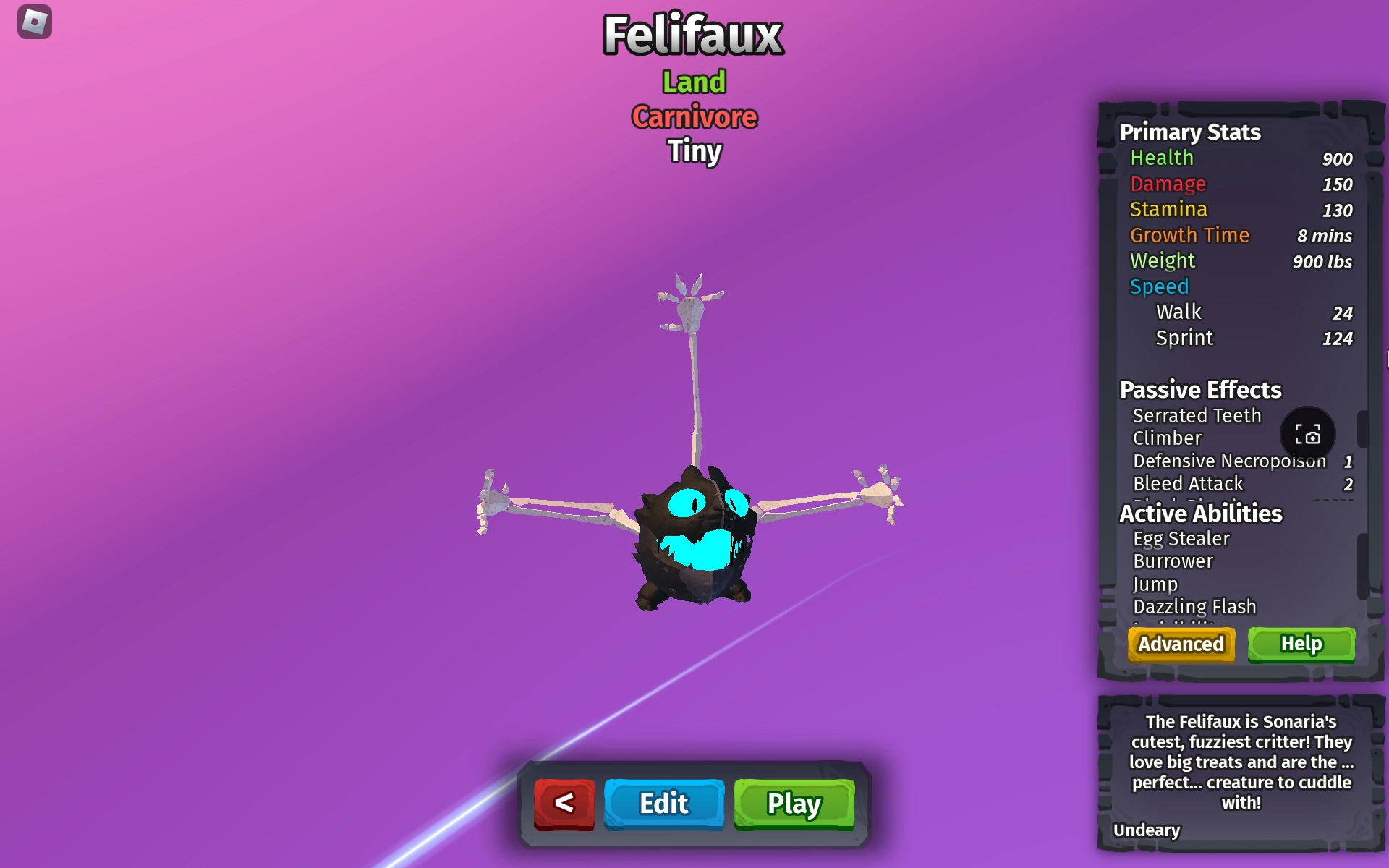Open the Advanced stats panel
The width and height of the screenshot is (1389, 868).
(1181, 644)
